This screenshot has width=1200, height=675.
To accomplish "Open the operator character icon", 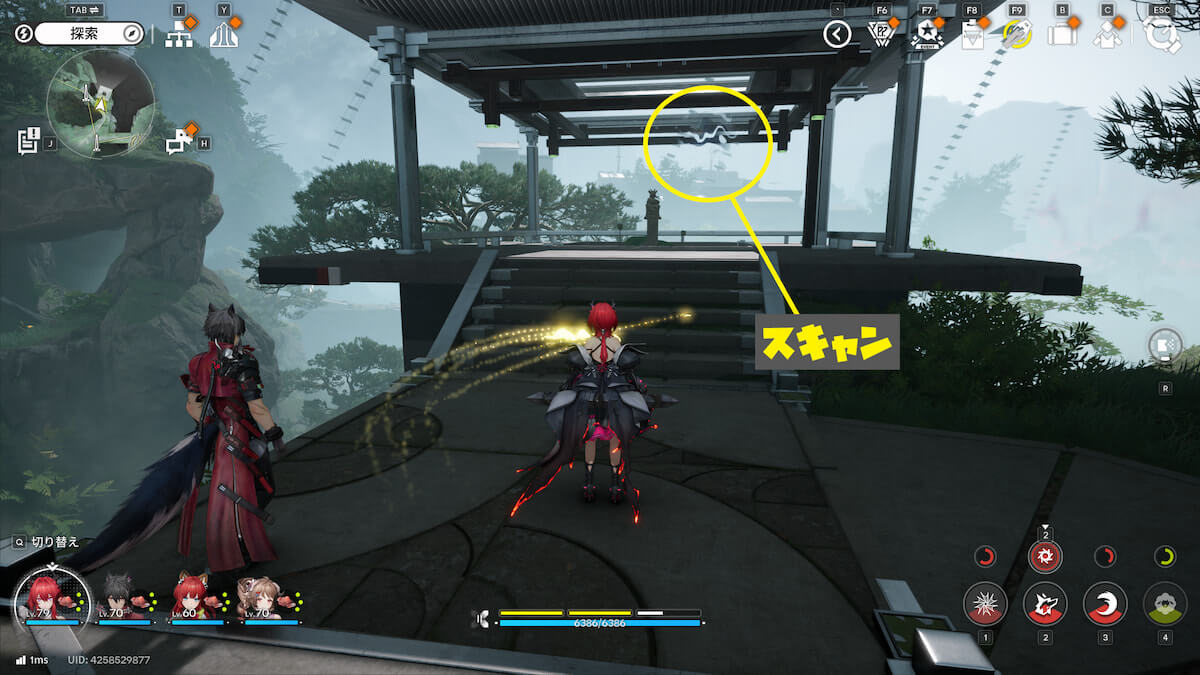I will 1107,35.
